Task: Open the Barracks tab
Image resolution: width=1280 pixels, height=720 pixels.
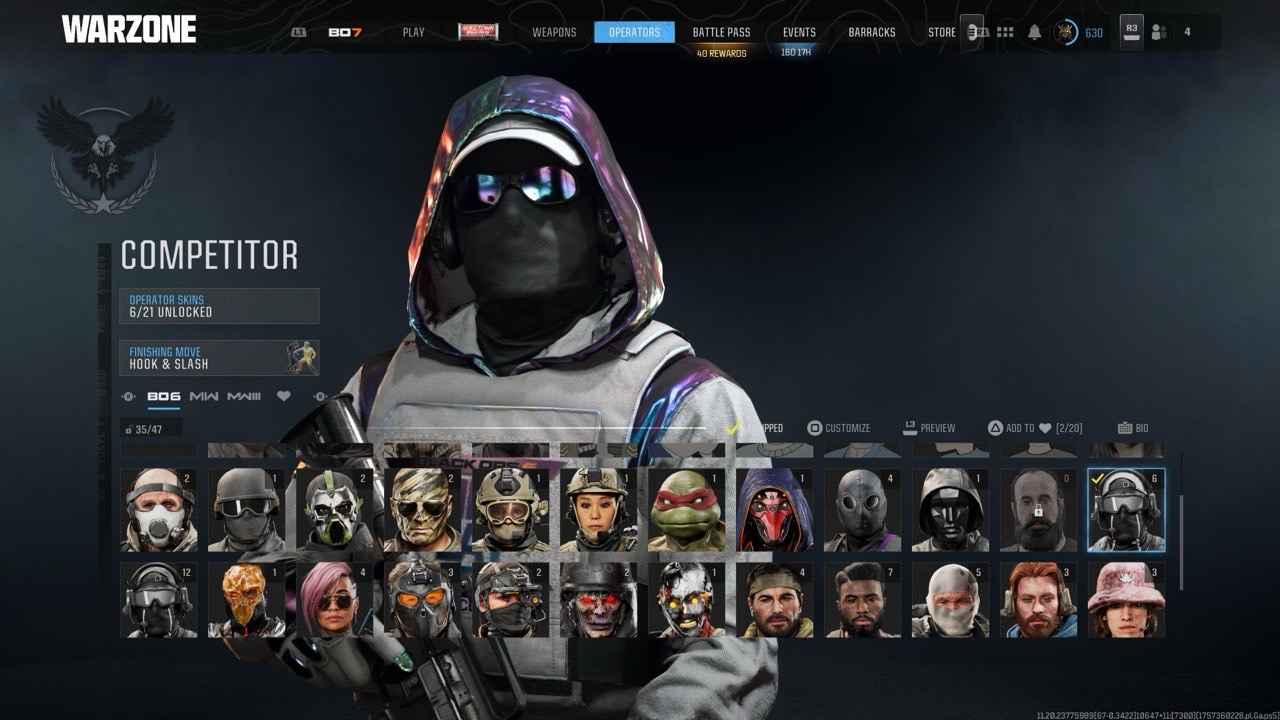Action: point(872,32)
